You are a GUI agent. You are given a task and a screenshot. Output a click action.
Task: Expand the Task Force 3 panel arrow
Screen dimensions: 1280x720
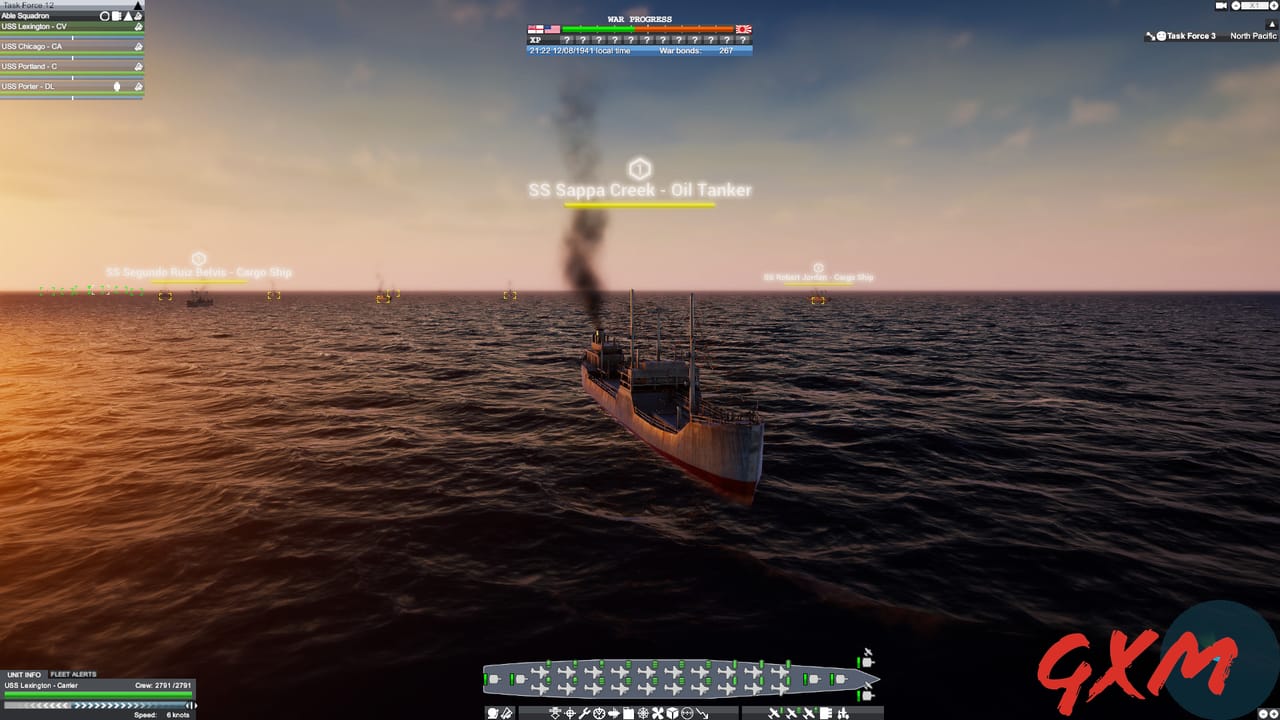pos(1272,23)
